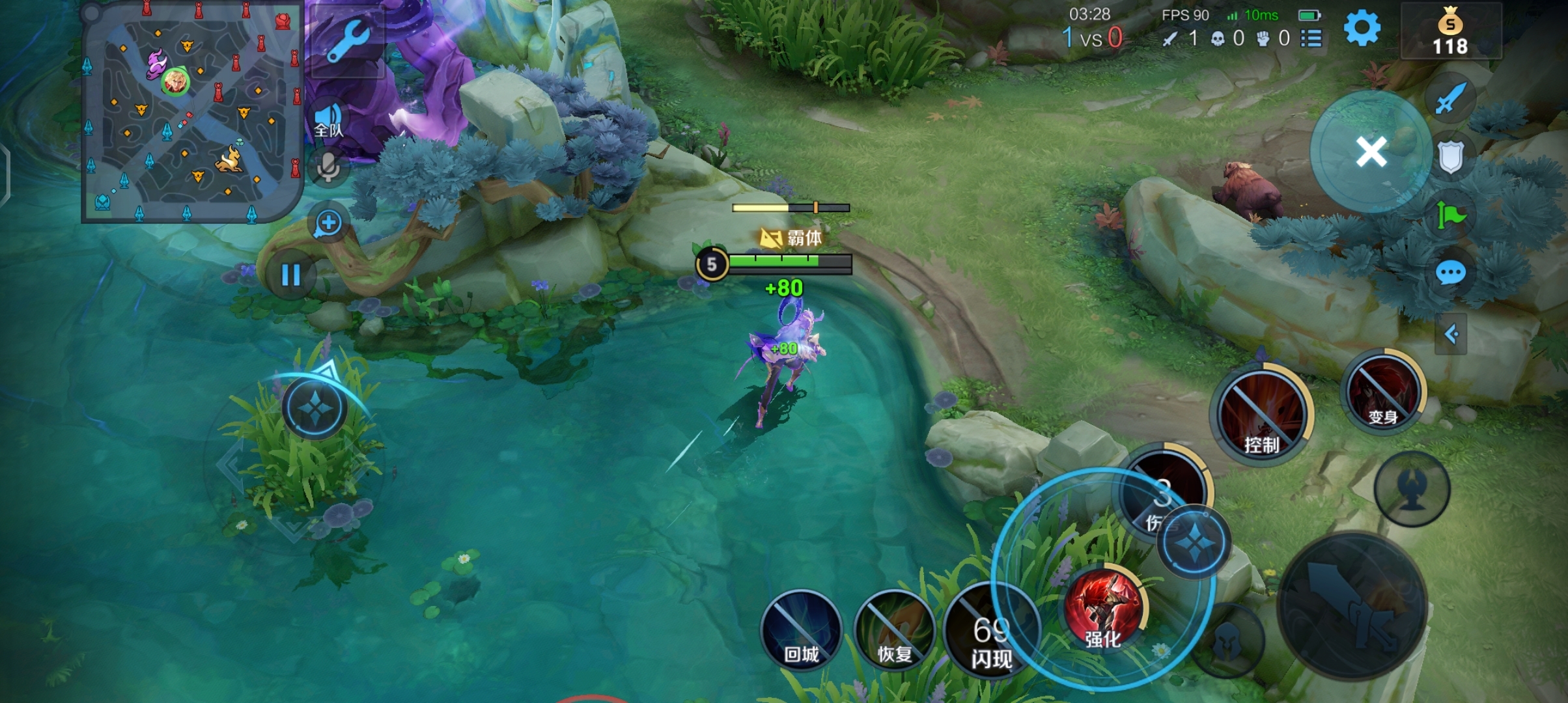1568x703 pixels.
Task: Open the shop via the gold coin bag
Action: coord(1450,33)
